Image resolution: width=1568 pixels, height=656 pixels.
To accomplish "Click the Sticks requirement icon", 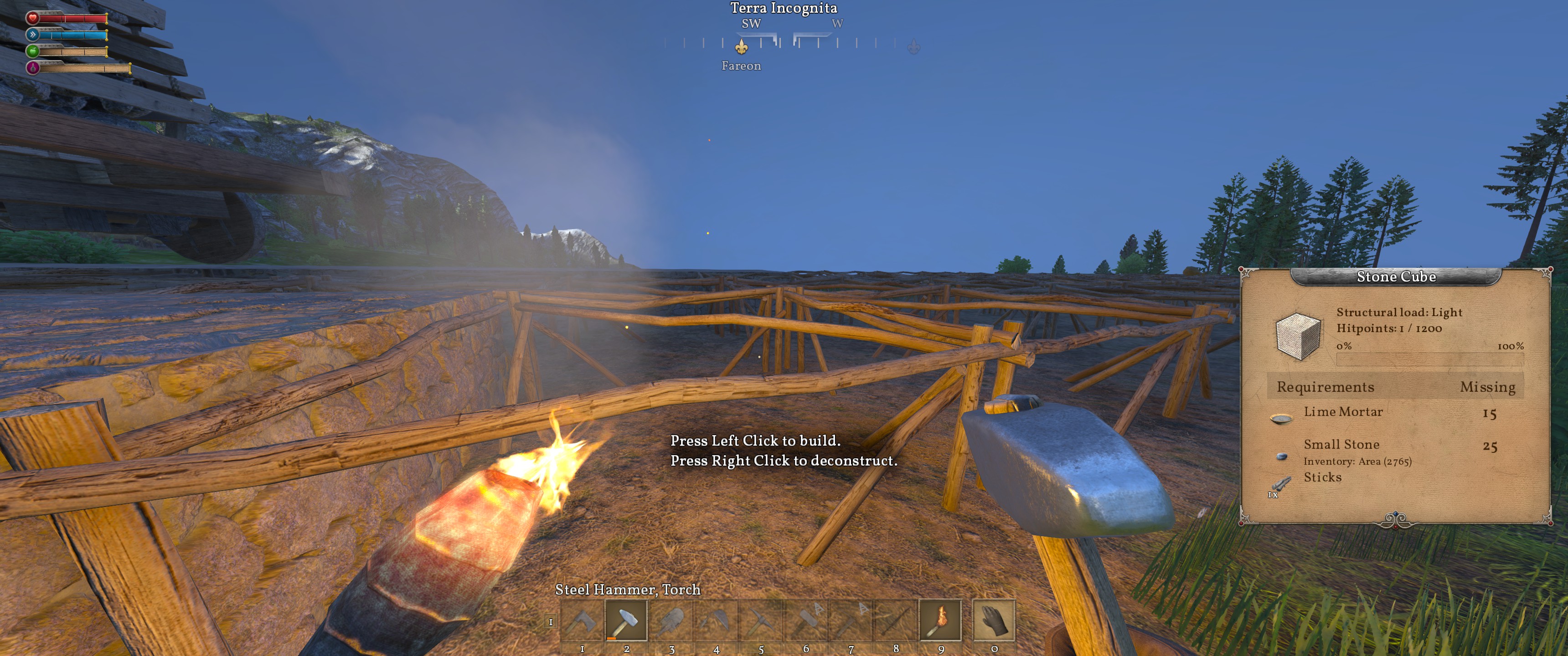I will point(1280,484).
